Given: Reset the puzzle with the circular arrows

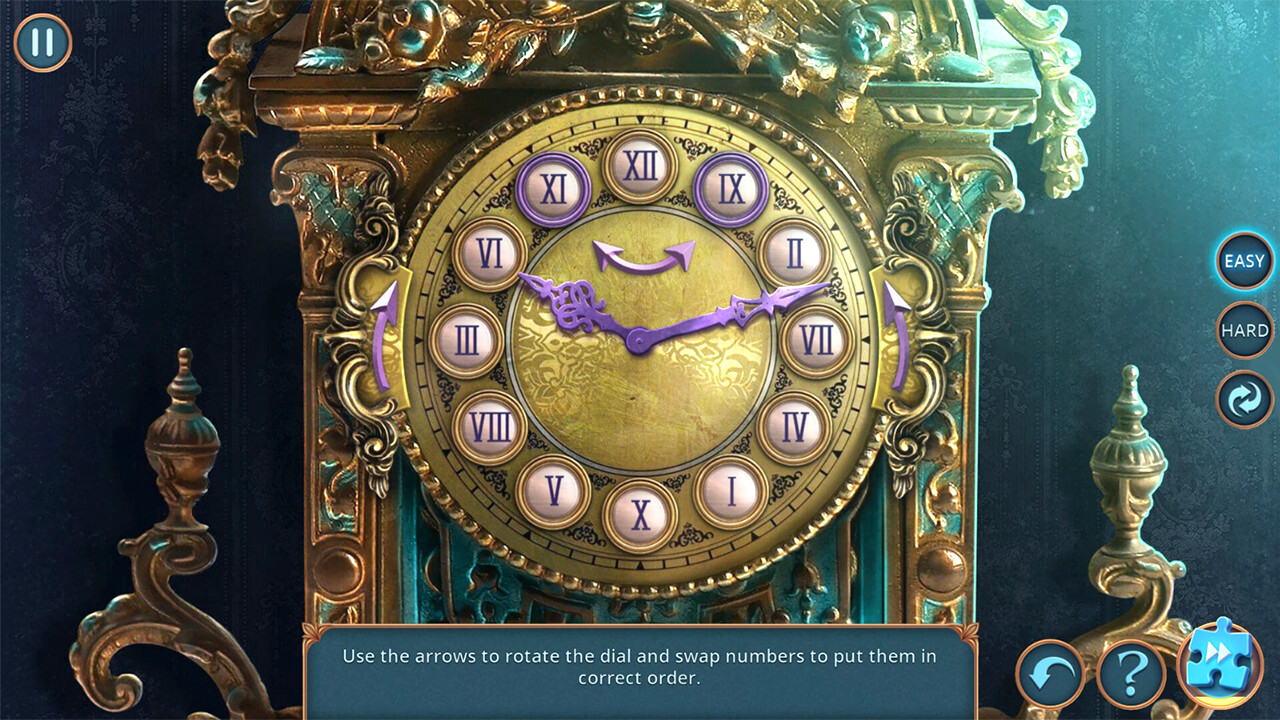Looking at the screenshot, I should pyautogui.click(x=1243, y=397).
